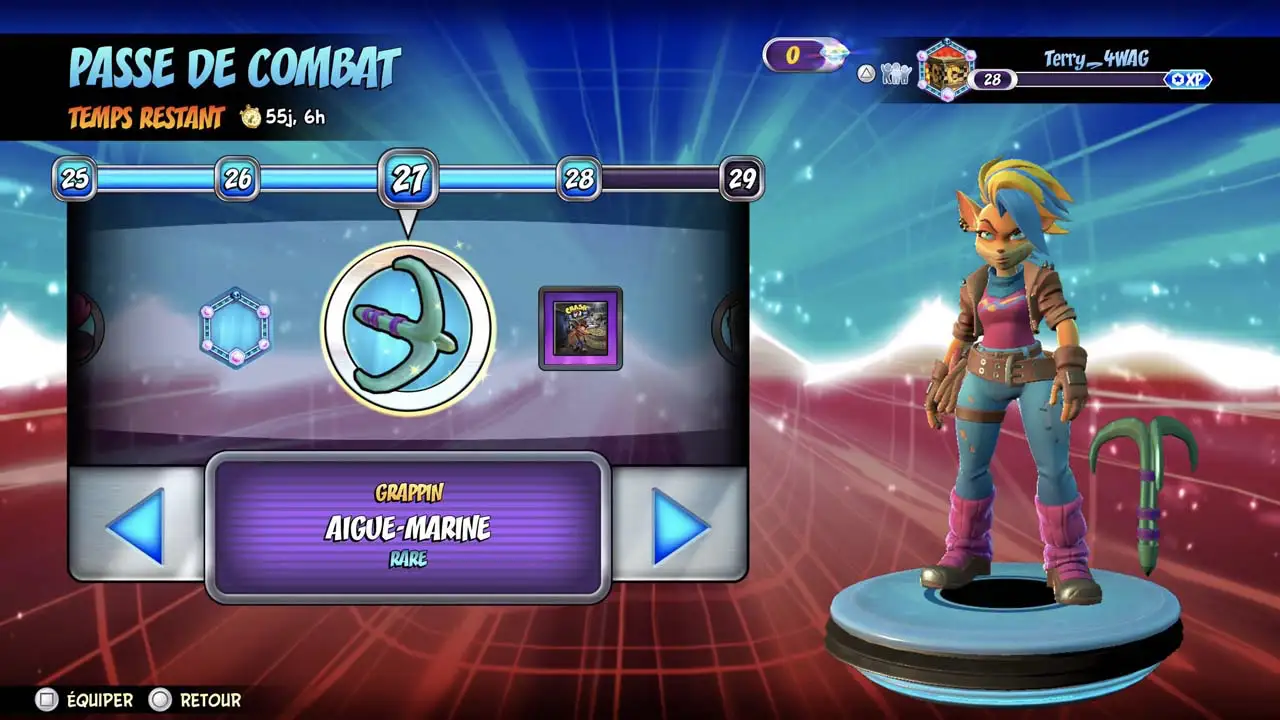
Task: Choose the hexagonal avatar frame reward
Action: pos(235,328)
